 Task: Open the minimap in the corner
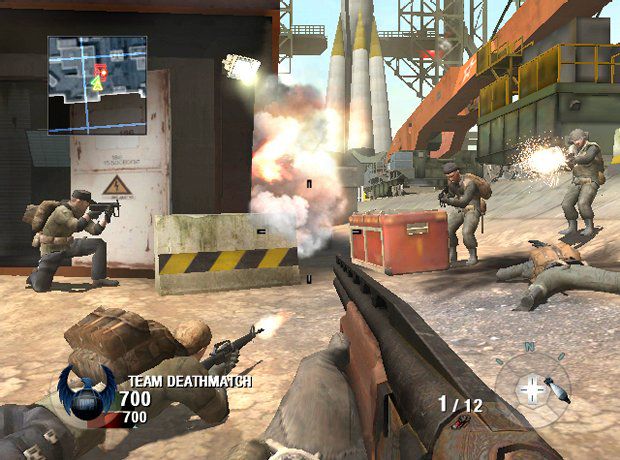coord(97,85)
